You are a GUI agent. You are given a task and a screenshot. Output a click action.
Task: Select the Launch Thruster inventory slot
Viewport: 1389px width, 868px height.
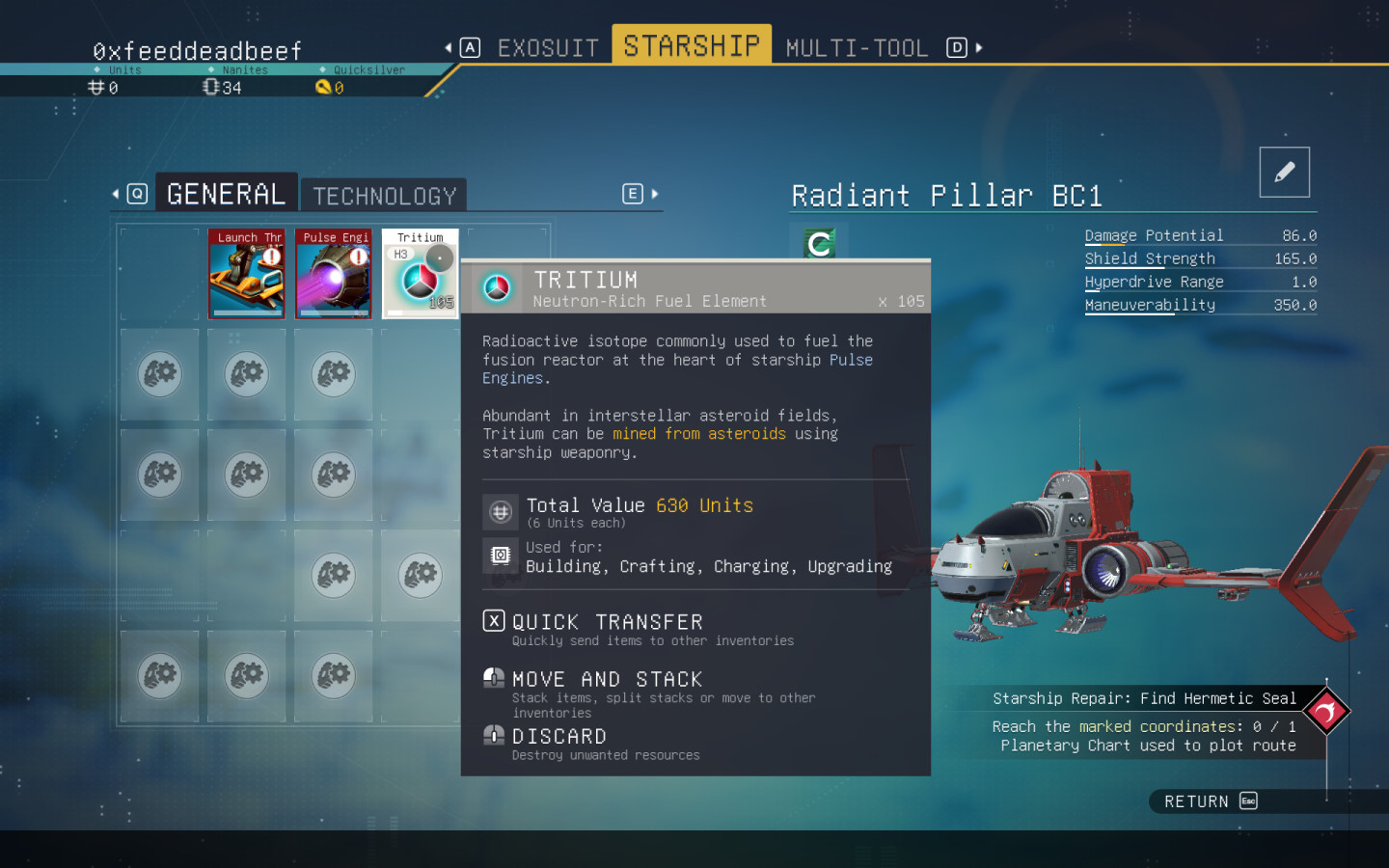247,273
